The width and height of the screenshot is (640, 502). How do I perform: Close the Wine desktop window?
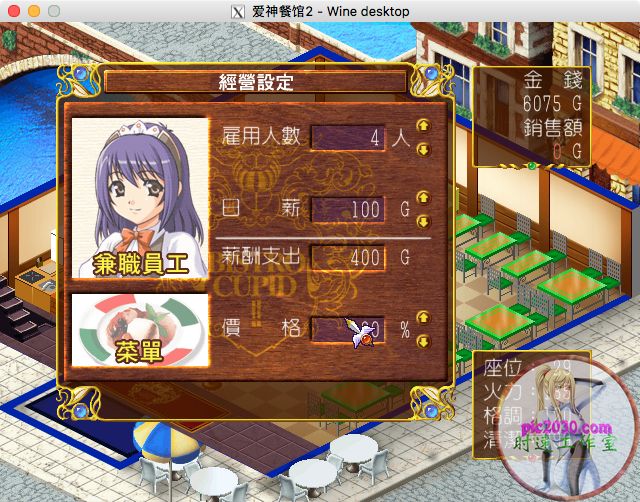coord(13,10)
